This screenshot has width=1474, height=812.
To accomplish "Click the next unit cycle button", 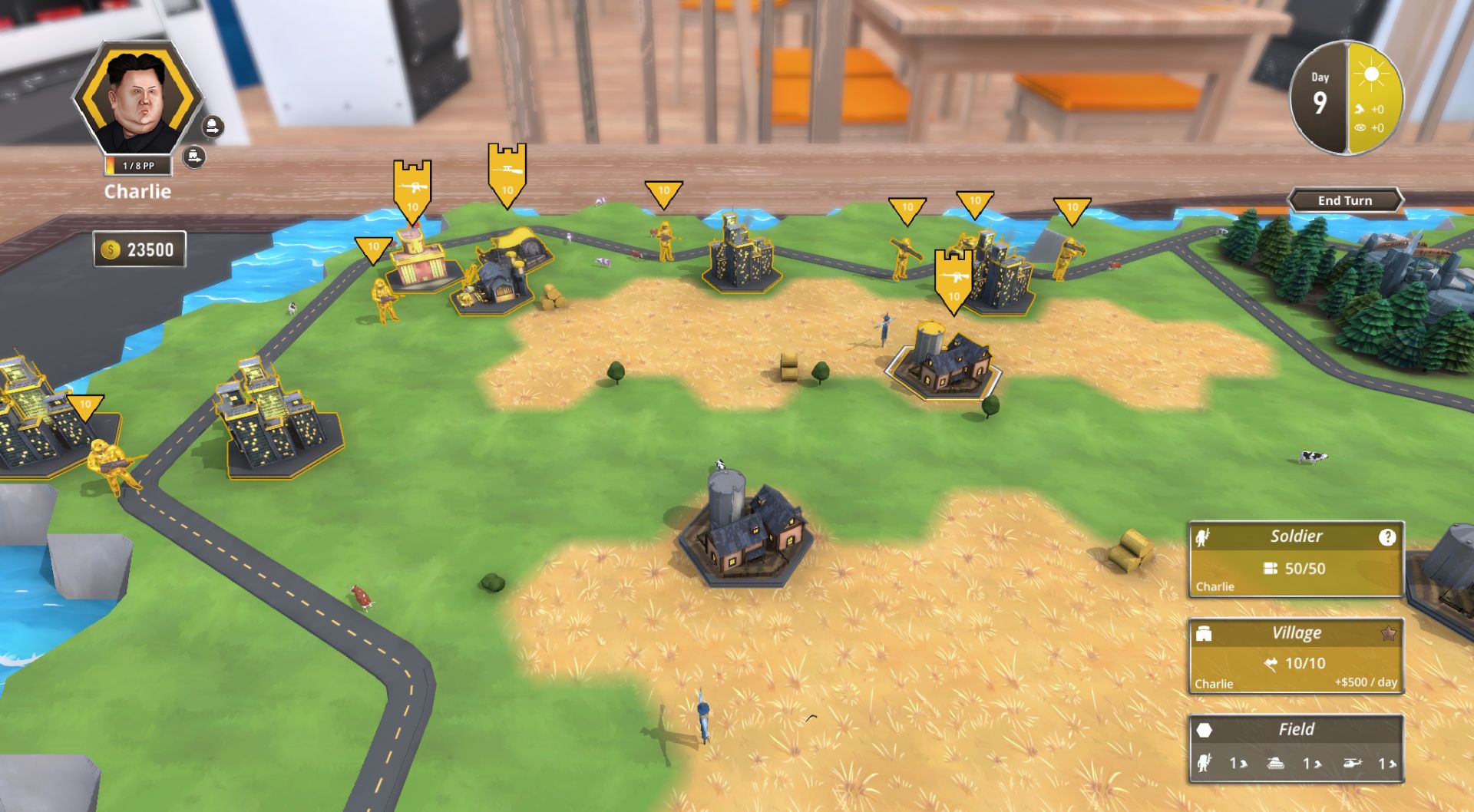I will coord(213,126).
